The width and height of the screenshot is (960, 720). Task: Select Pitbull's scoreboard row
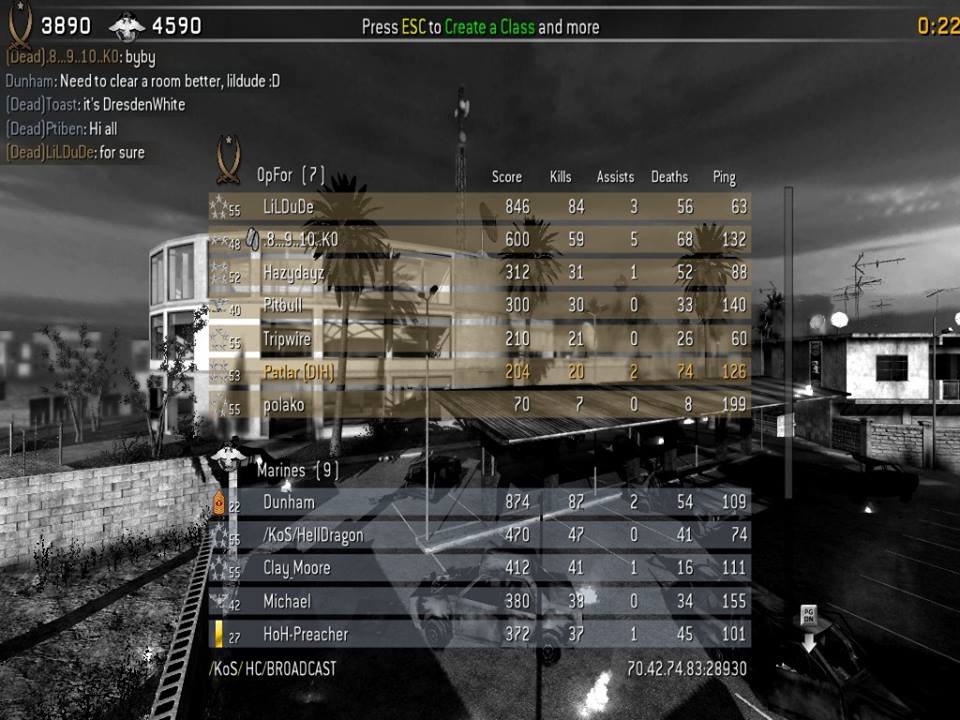(x=480, y=306)
